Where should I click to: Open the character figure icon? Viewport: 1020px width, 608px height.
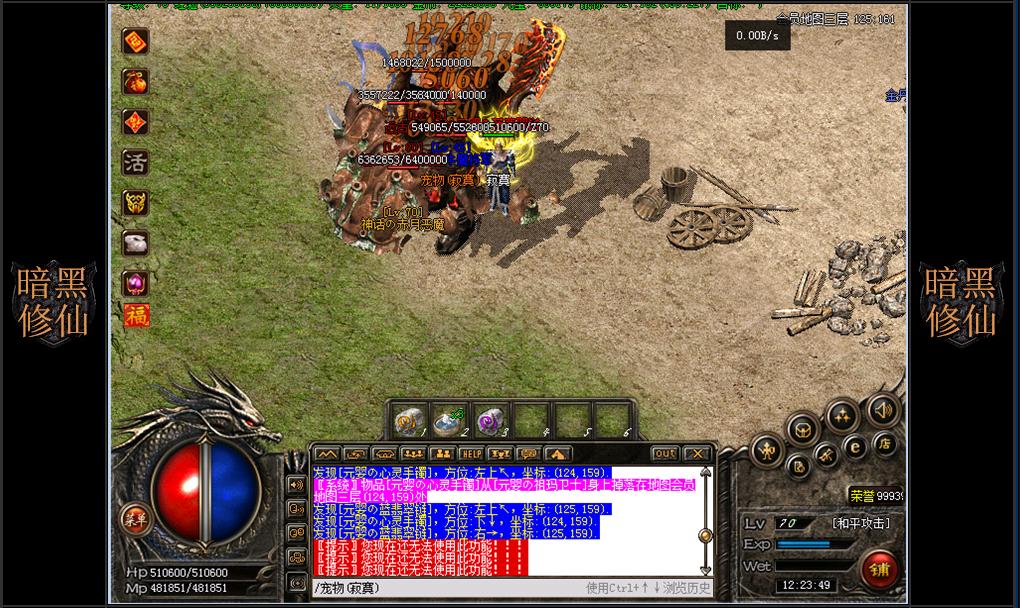pyautogui.click(x=767, y=450)
